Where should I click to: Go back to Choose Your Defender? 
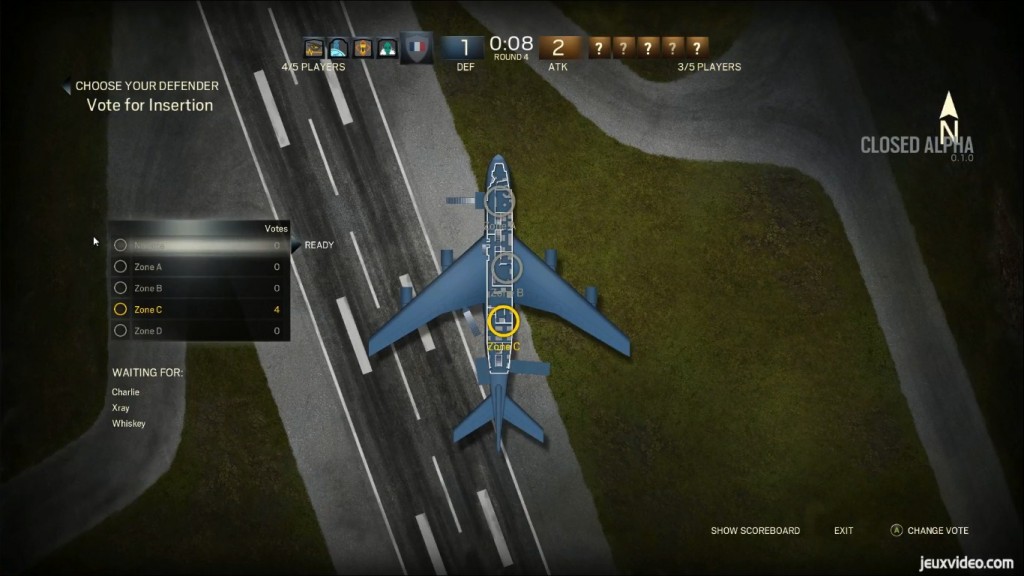pyautogui.click(x=146, y=87)
